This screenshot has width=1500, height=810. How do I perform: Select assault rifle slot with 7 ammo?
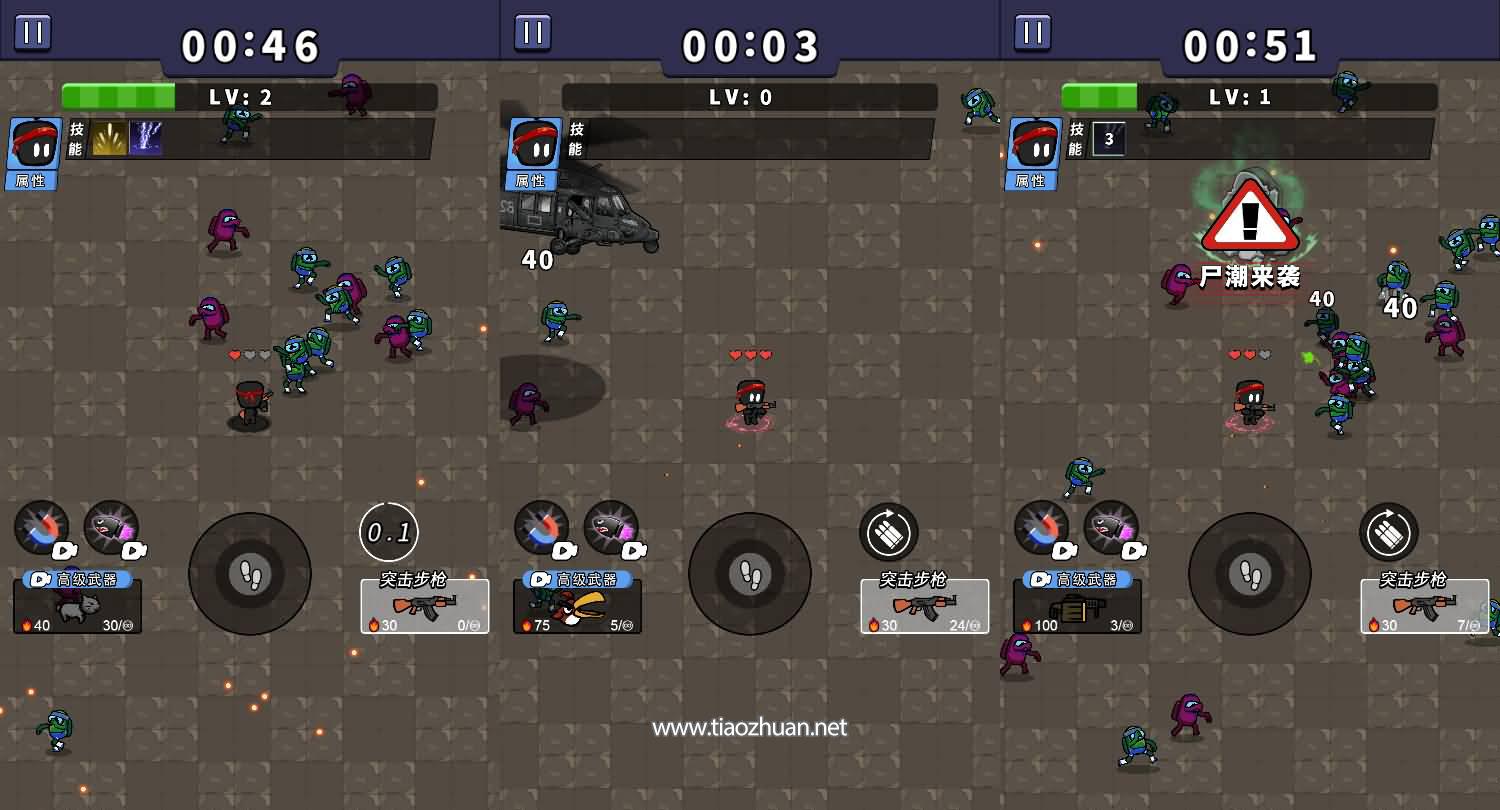click(x=1425, y=606)
